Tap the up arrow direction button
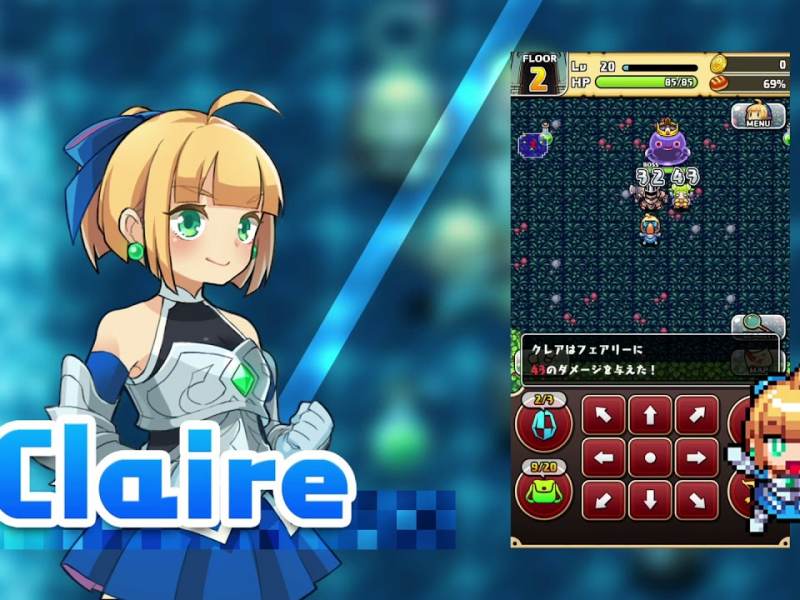Screen dimensions: 800x600 pyautogui.click(x=650, y=415)
